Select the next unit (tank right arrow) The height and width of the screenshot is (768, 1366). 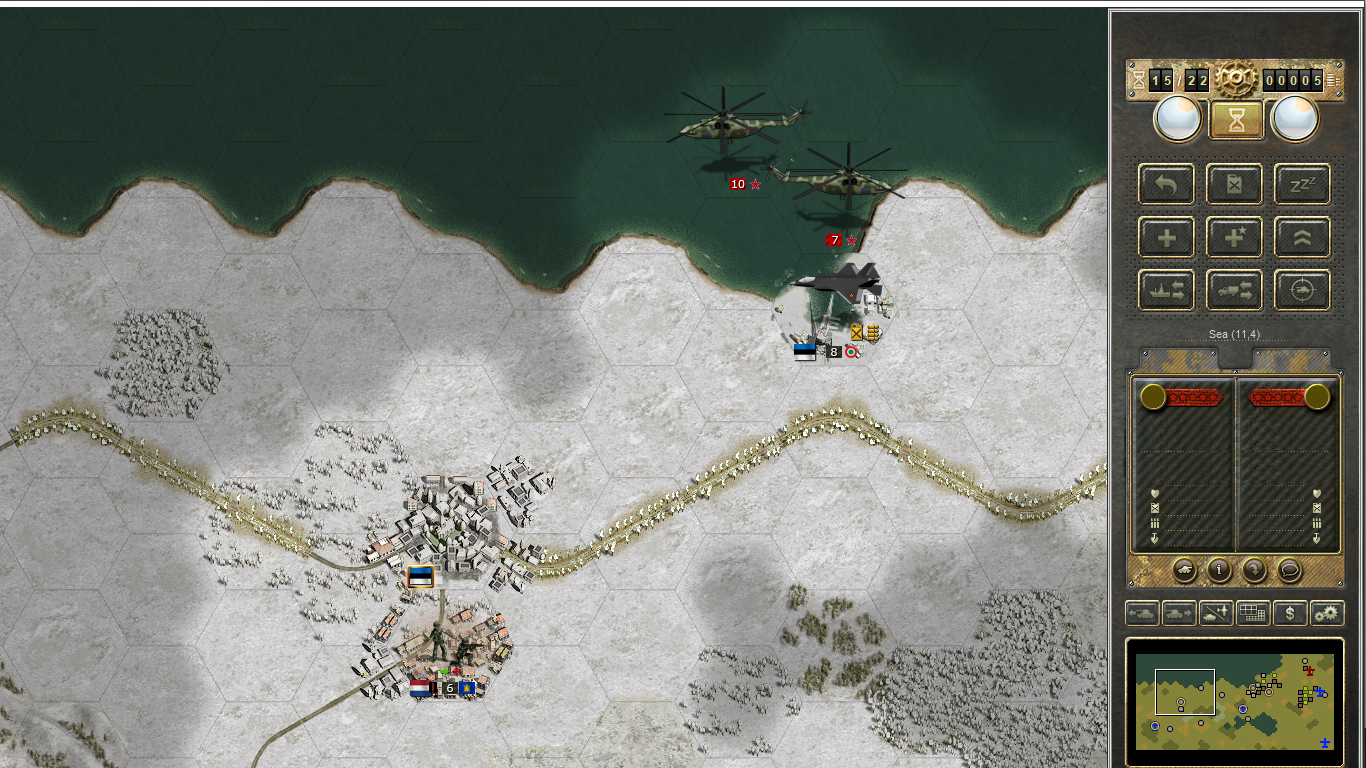[1179, 613]
